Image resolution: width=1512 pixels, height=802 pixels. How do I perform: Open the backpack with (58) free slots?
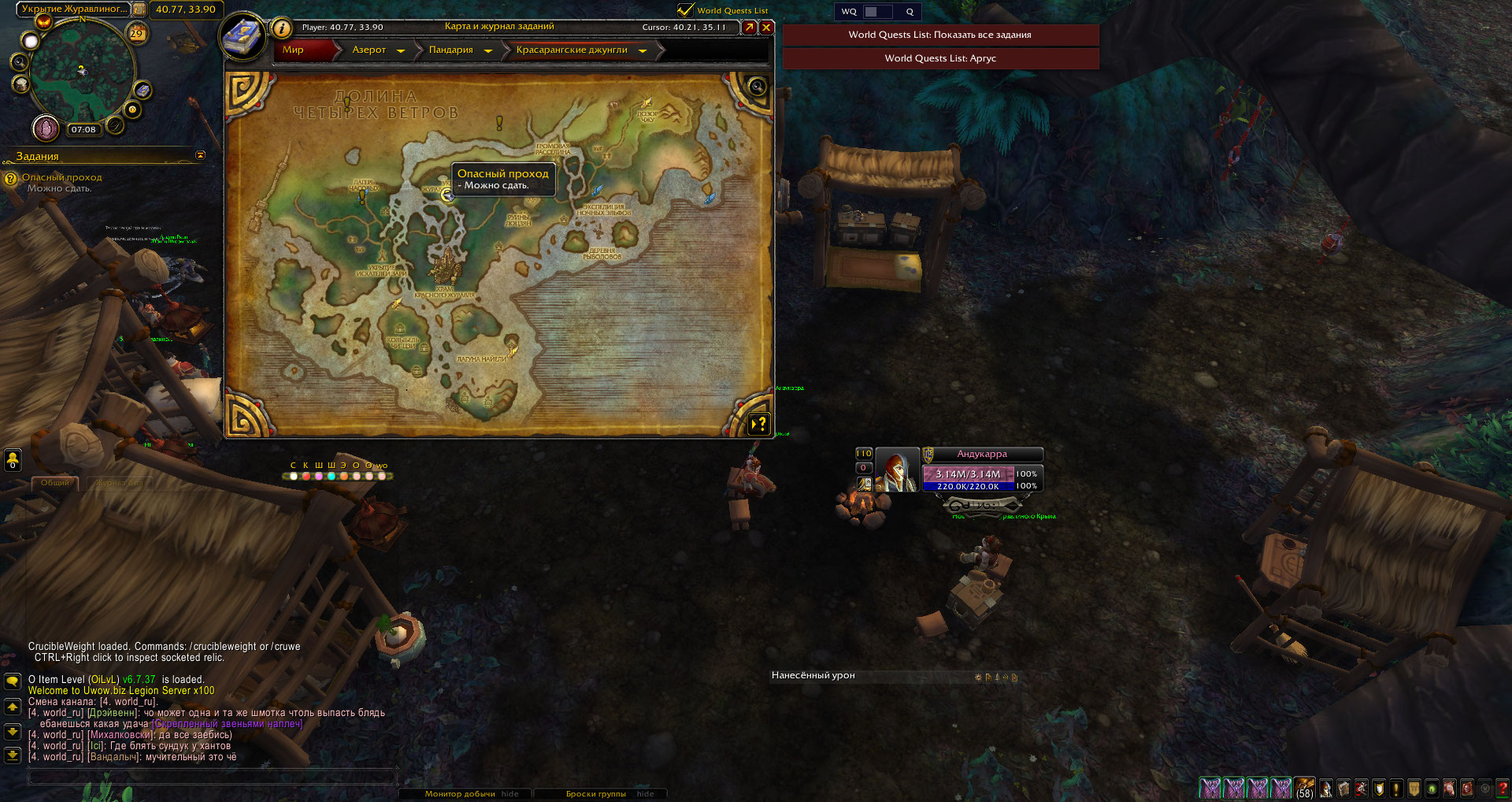[x=1305, y=787]
